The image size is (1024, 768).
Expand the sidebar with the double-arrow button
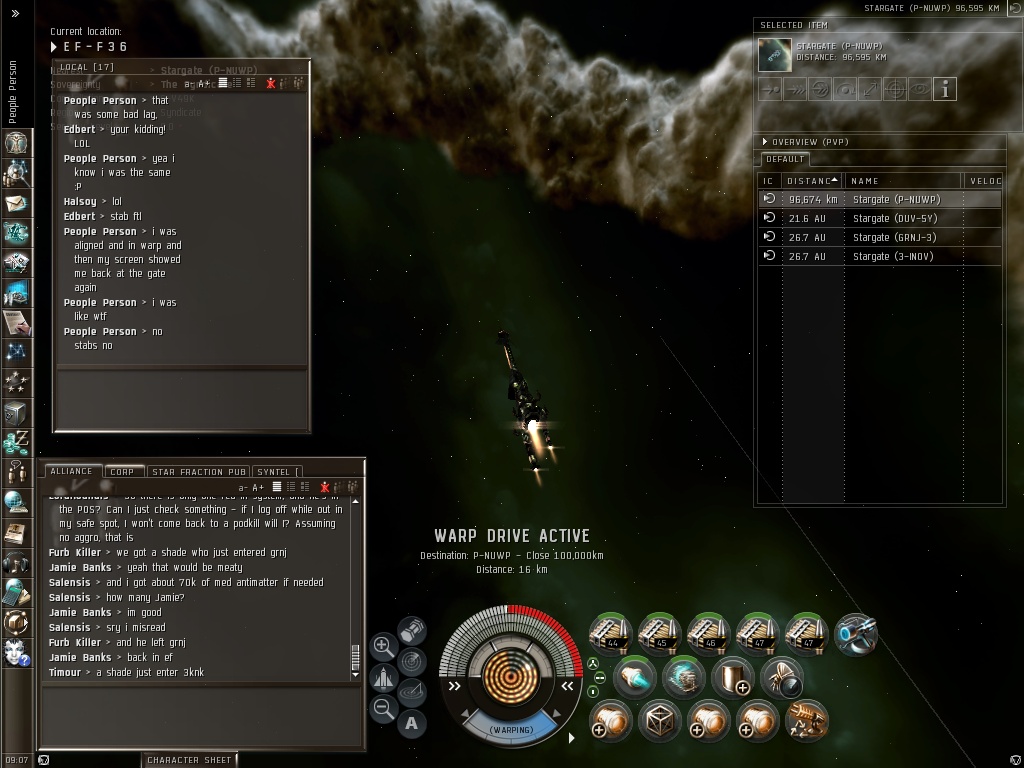tap(15, 14)
